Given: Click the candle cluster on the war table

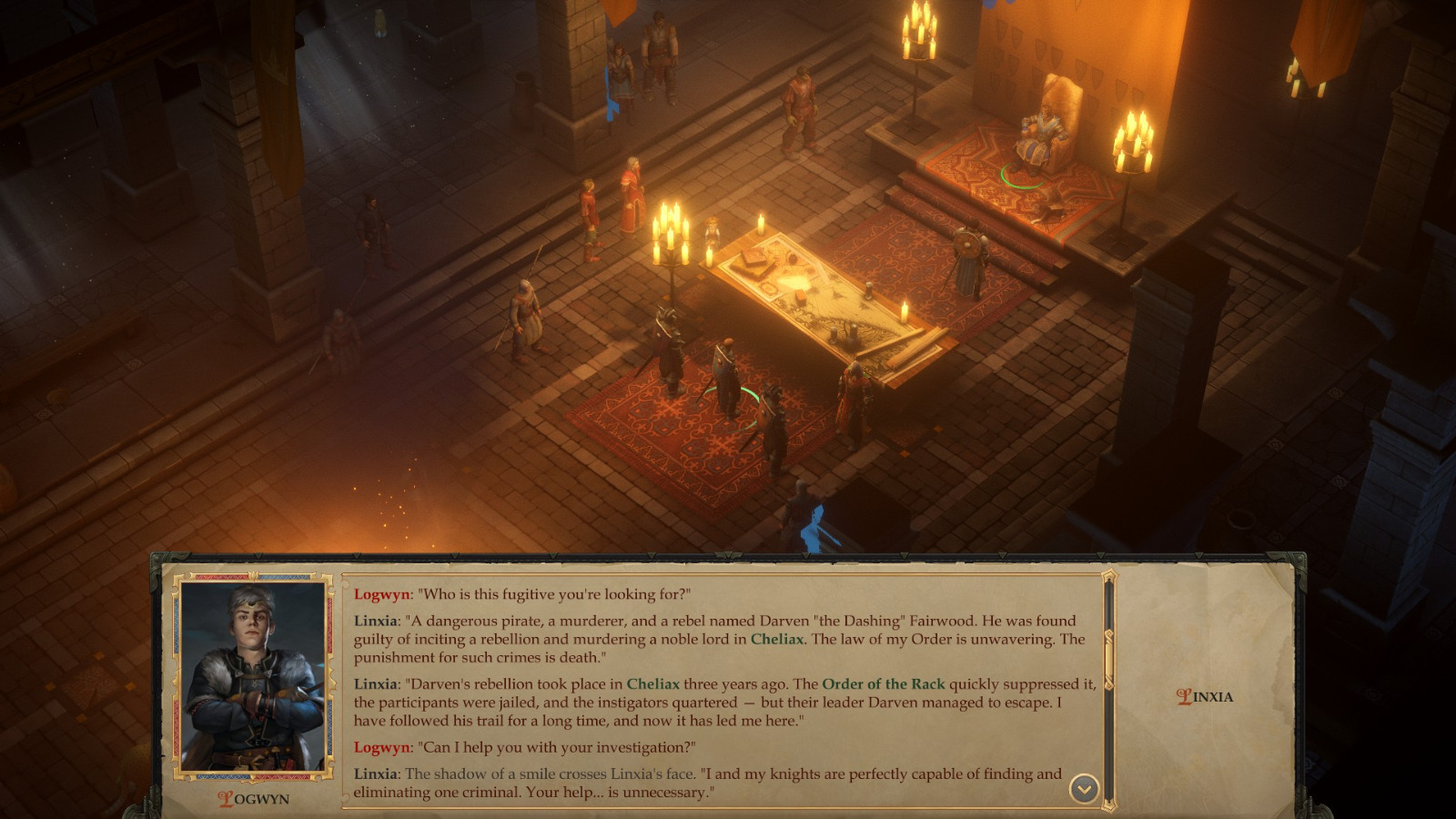Looking at the screenshot, I should click(670, 232).
